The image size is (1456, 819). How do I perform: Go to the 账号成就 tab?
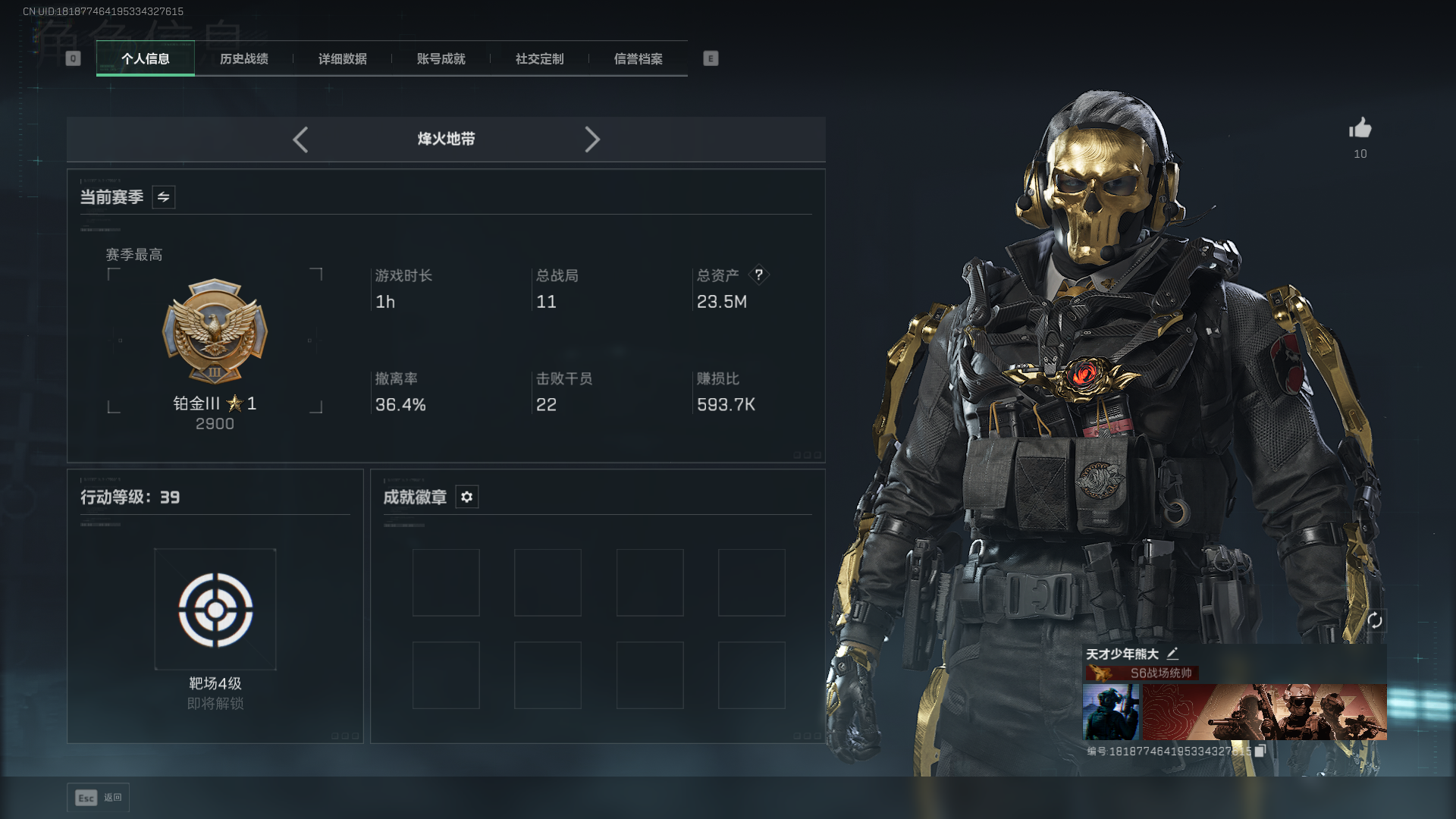(441, 59)
